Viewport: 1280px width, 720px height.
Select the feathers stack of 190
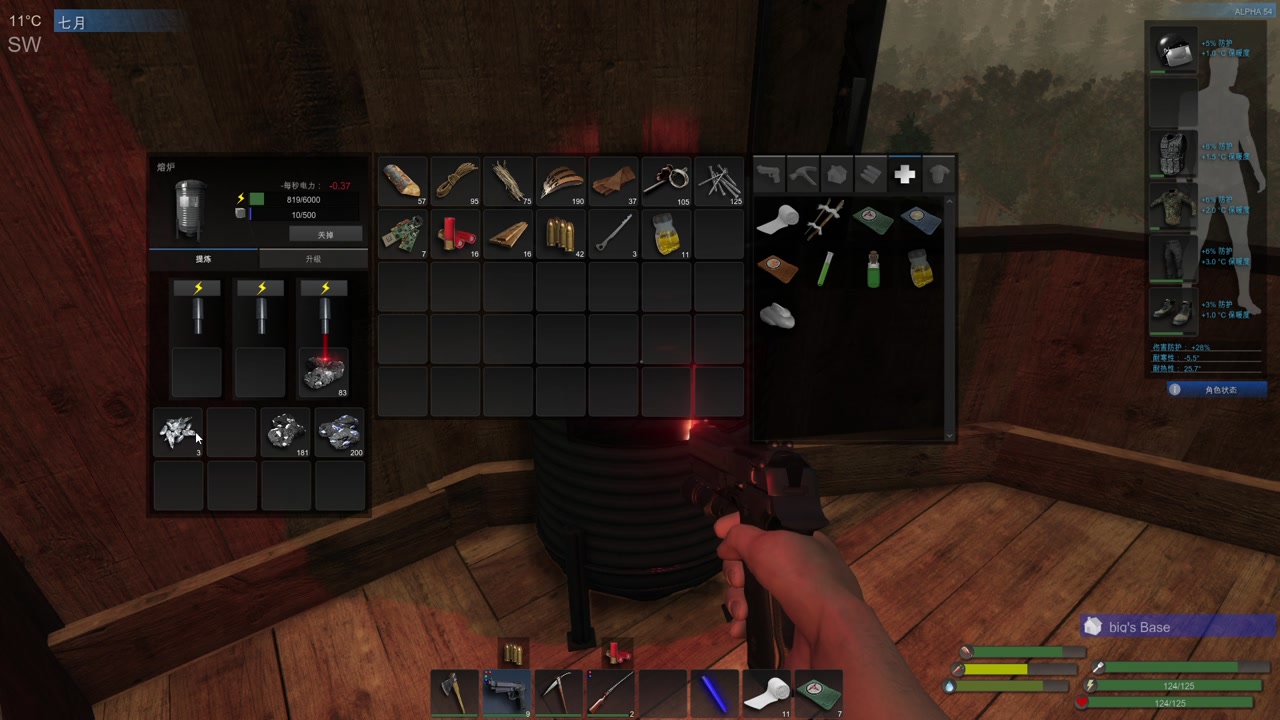561,181
